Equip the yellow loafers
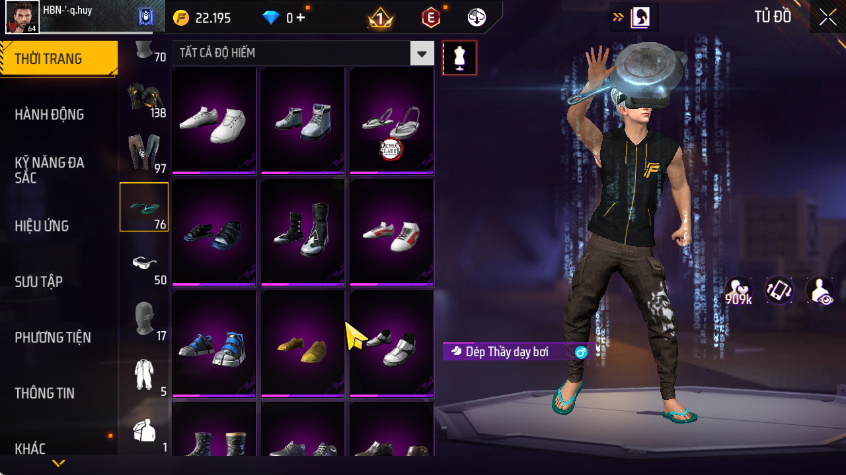Screen dimensions: 846x475 click(303, 347)
